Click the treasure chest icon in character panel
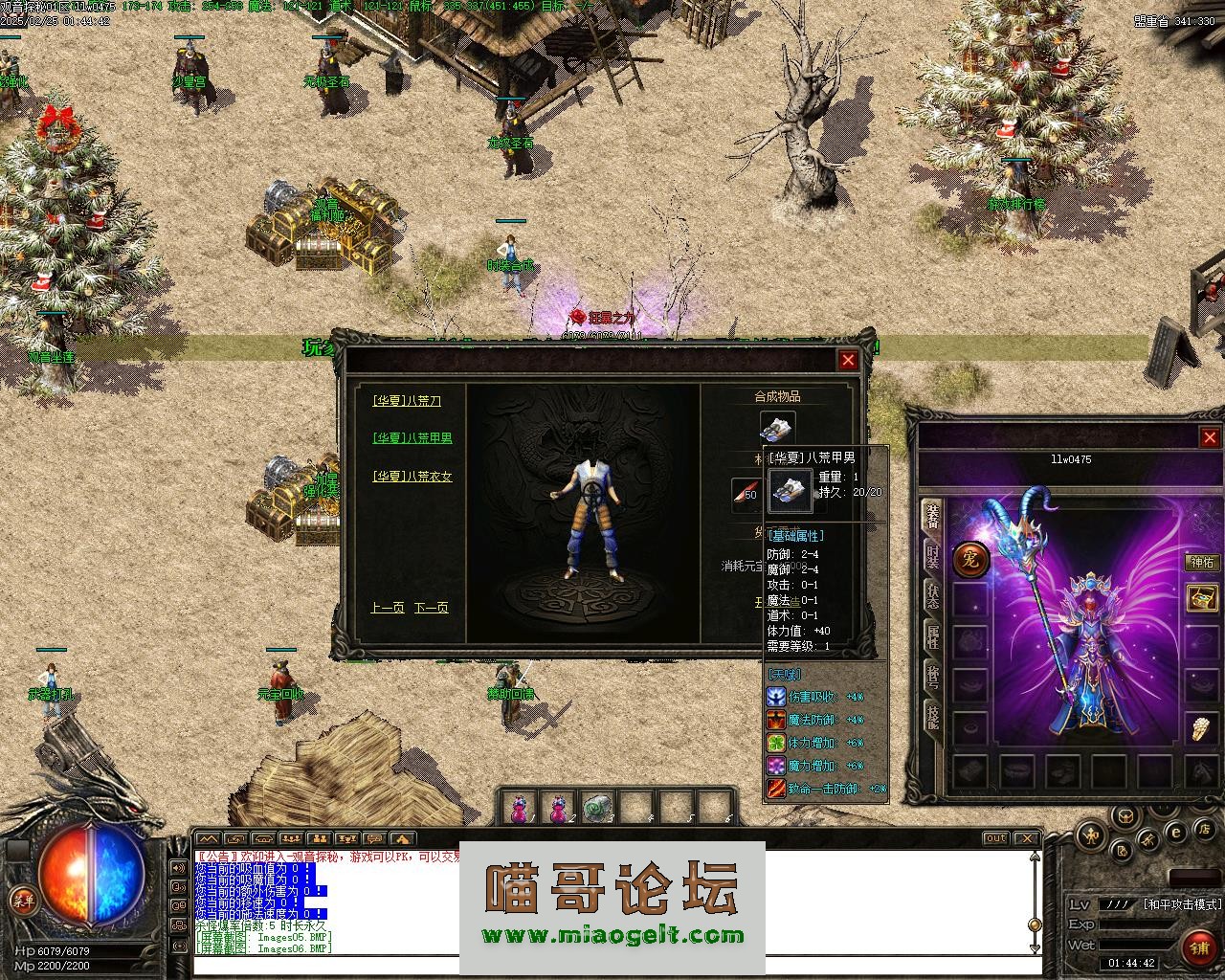 pyautogui.click(x=1202, y=598)
